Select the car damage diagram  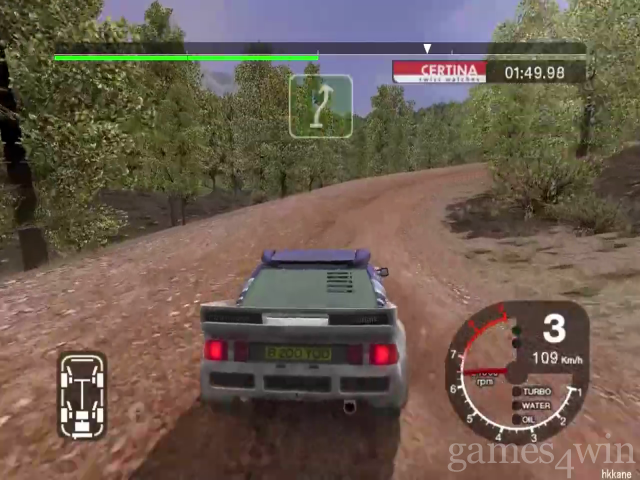point(82,394)
